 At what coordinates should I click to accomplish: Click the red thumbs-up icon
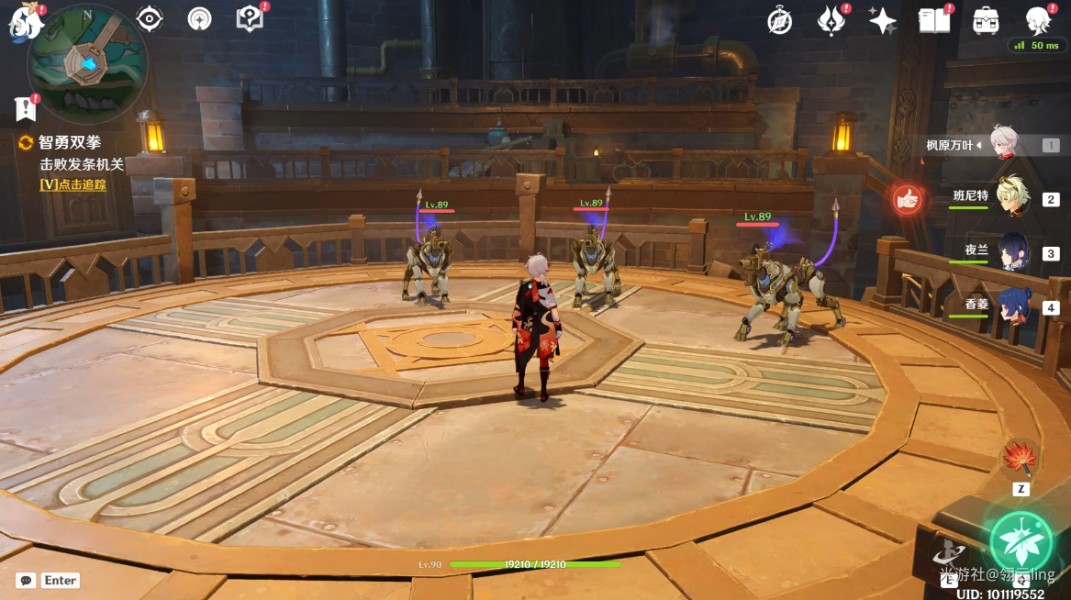click(907, 200)
